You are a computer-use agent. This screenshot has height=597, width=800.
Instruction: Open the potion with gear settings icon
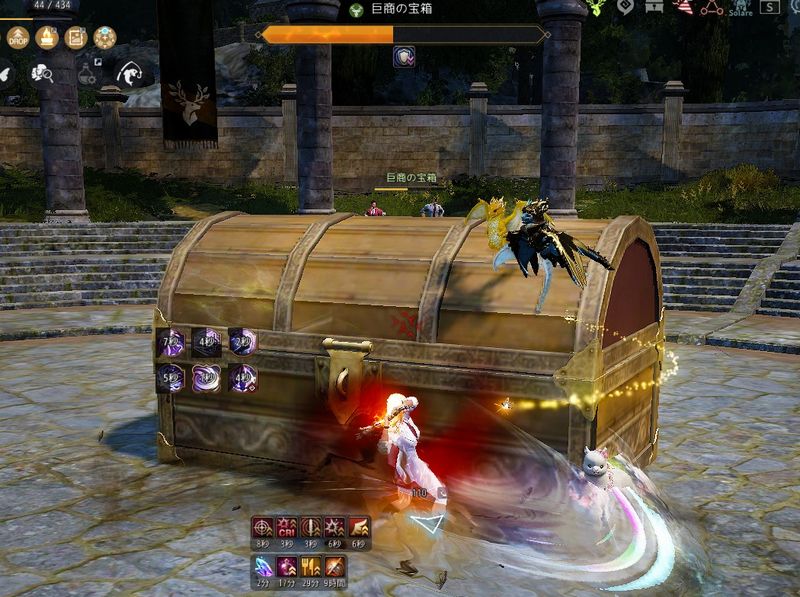coord(87,73)
